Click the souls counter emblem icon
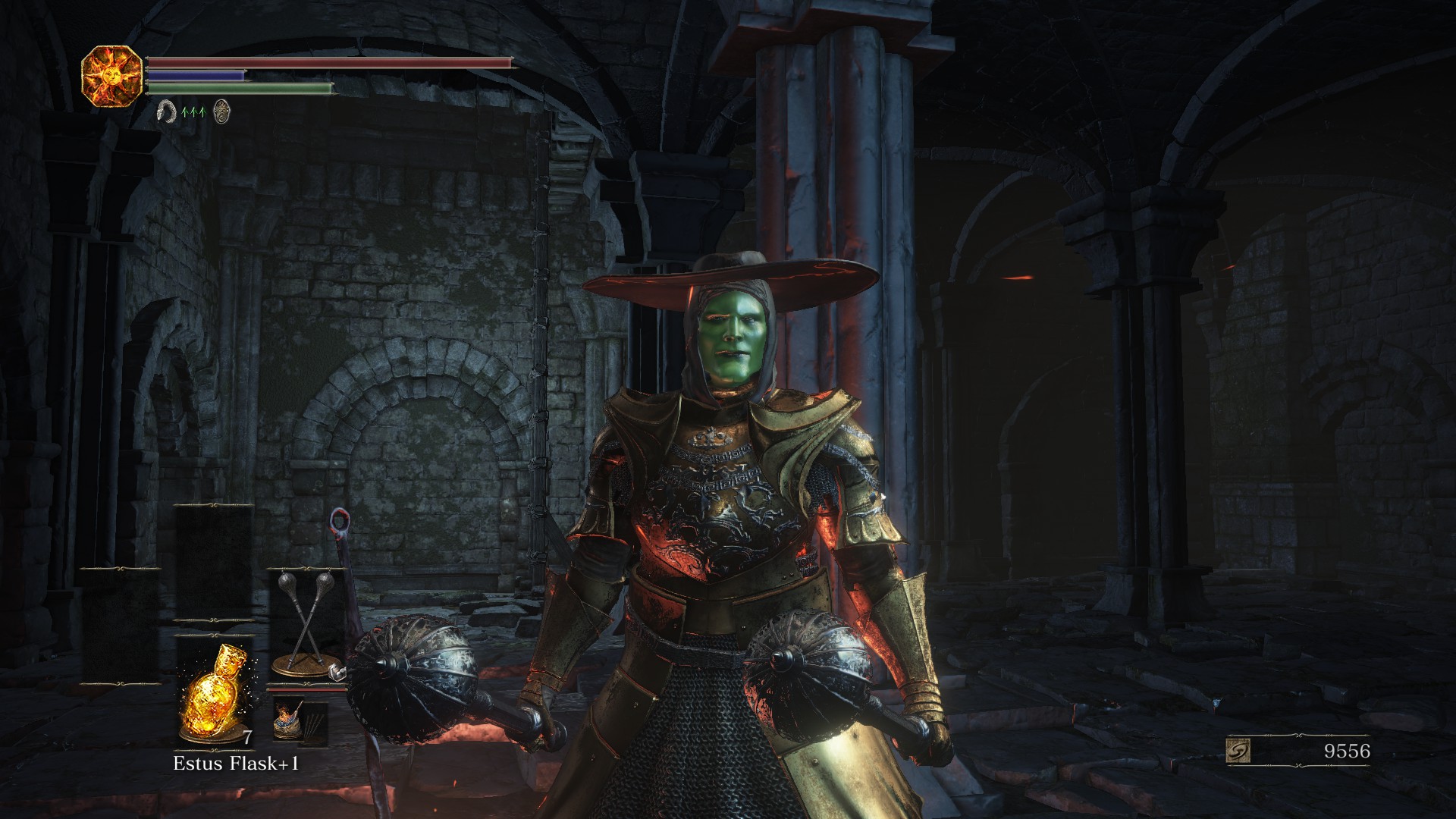This screenshot has width=1456, height=819. point(1238,751)
